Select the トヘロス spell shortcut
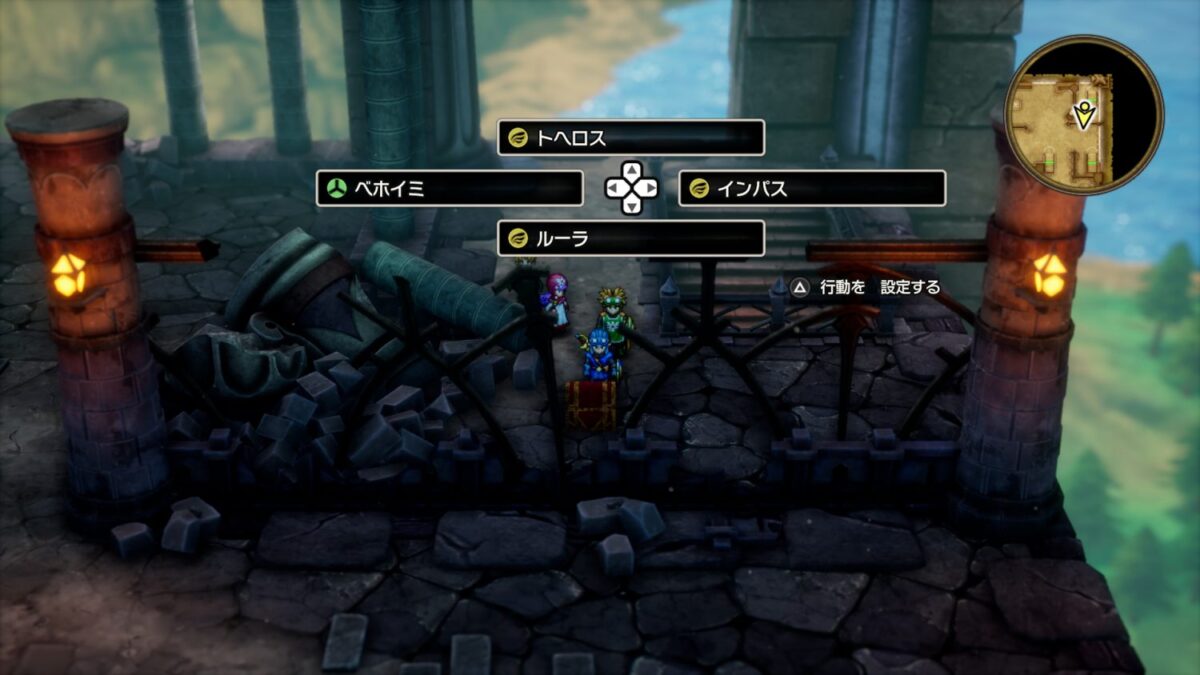This screenshot has height=675, width=1200. pyautogui.click(x=630, y=138)
